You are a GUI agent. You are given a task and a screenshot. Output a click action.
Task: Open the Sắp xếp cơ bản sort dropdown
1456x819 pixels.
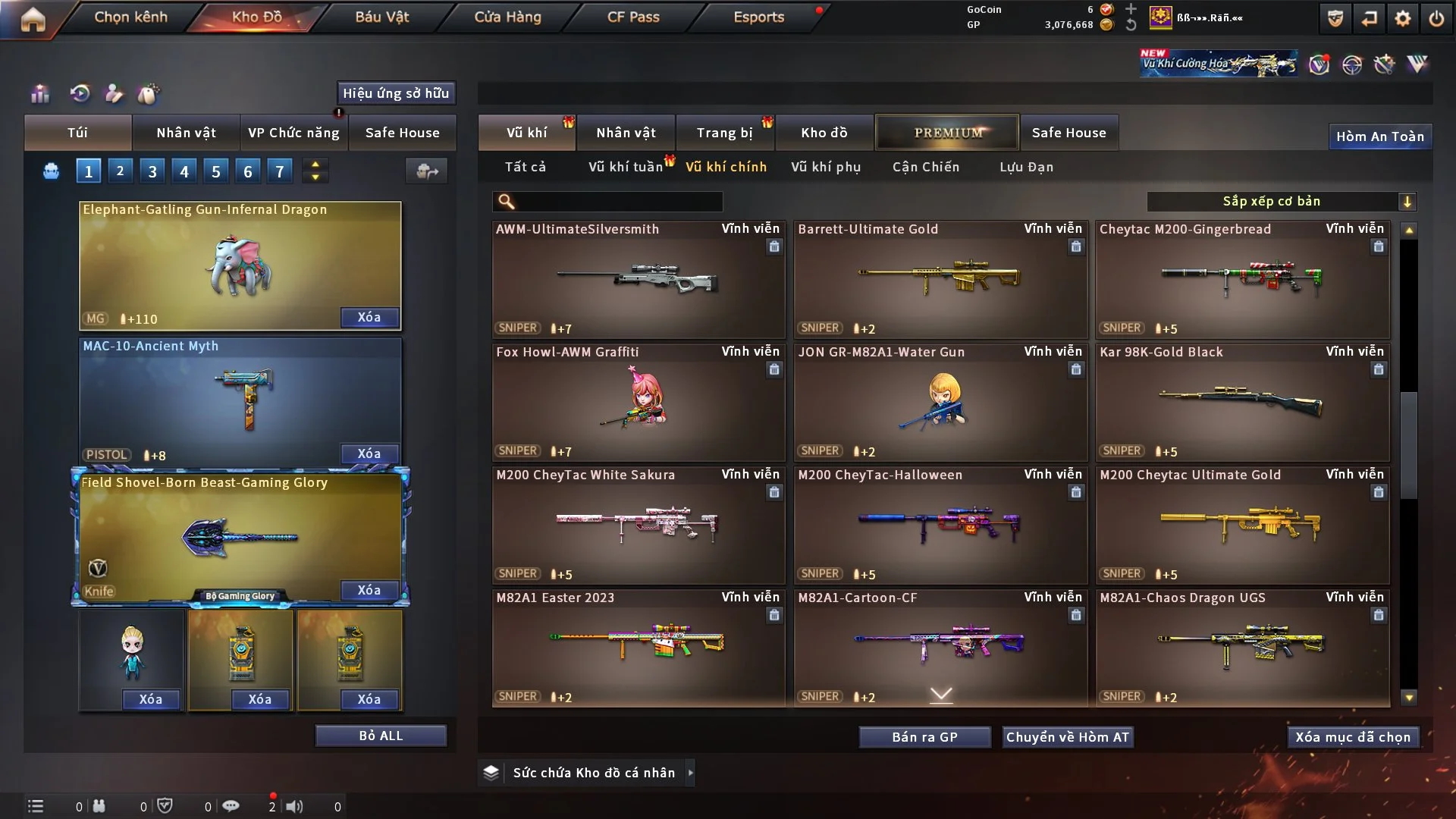(1281, 201)
